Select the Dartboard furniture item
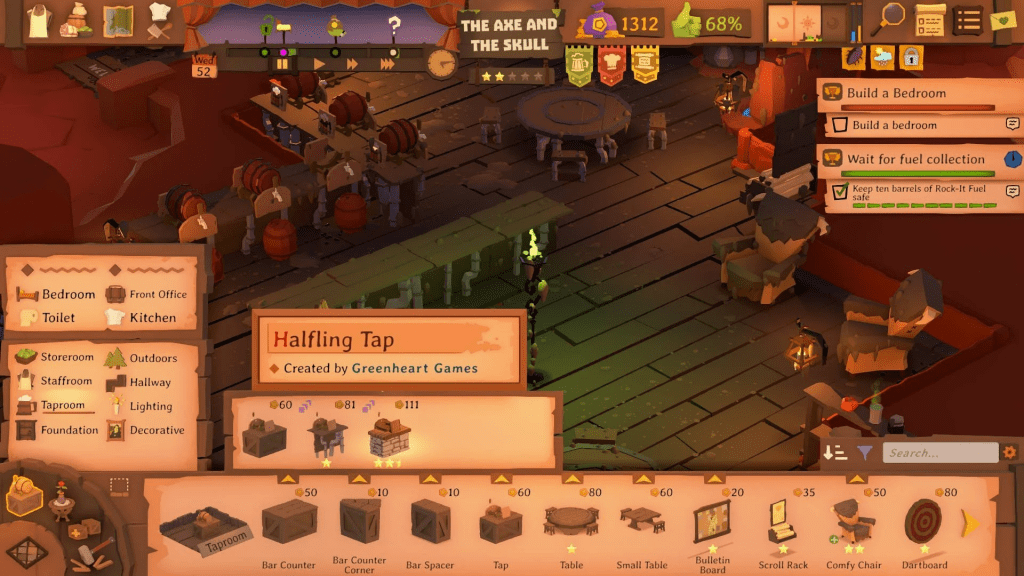This screenshot has height=576, width=1024. (x=924, y=527)
